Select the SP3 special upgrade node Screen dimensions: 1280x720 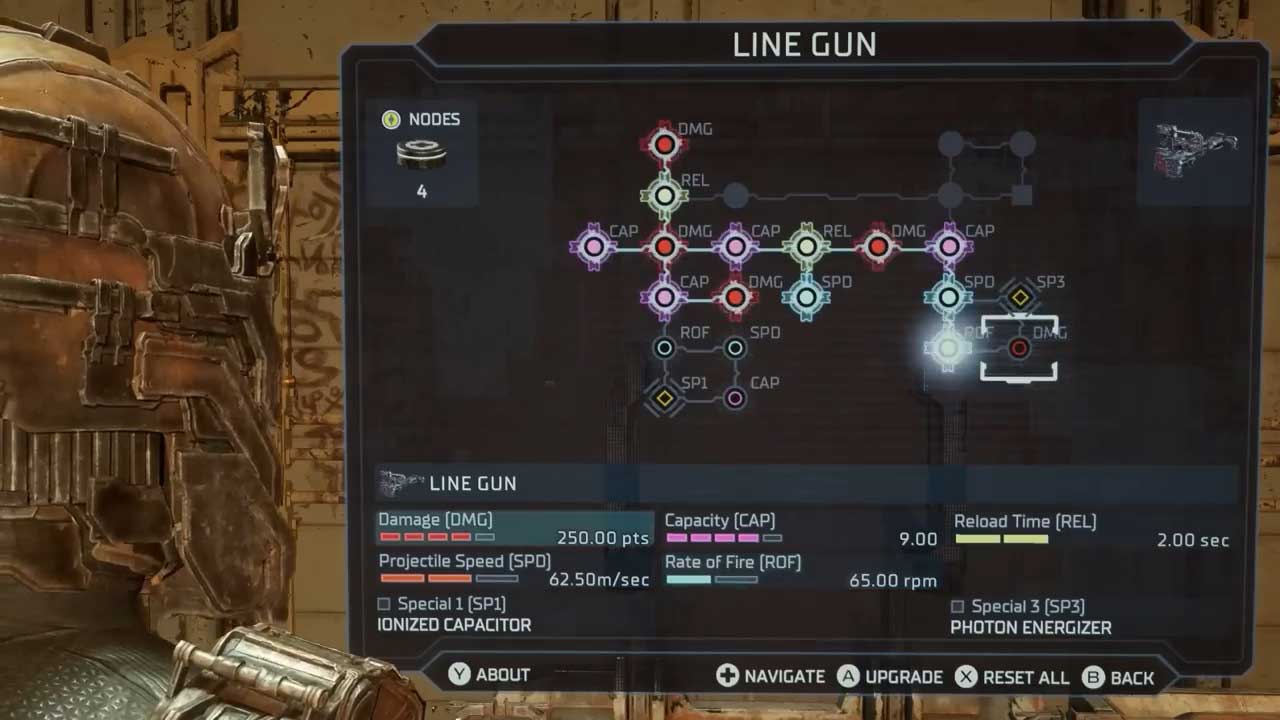(1019, 297)
